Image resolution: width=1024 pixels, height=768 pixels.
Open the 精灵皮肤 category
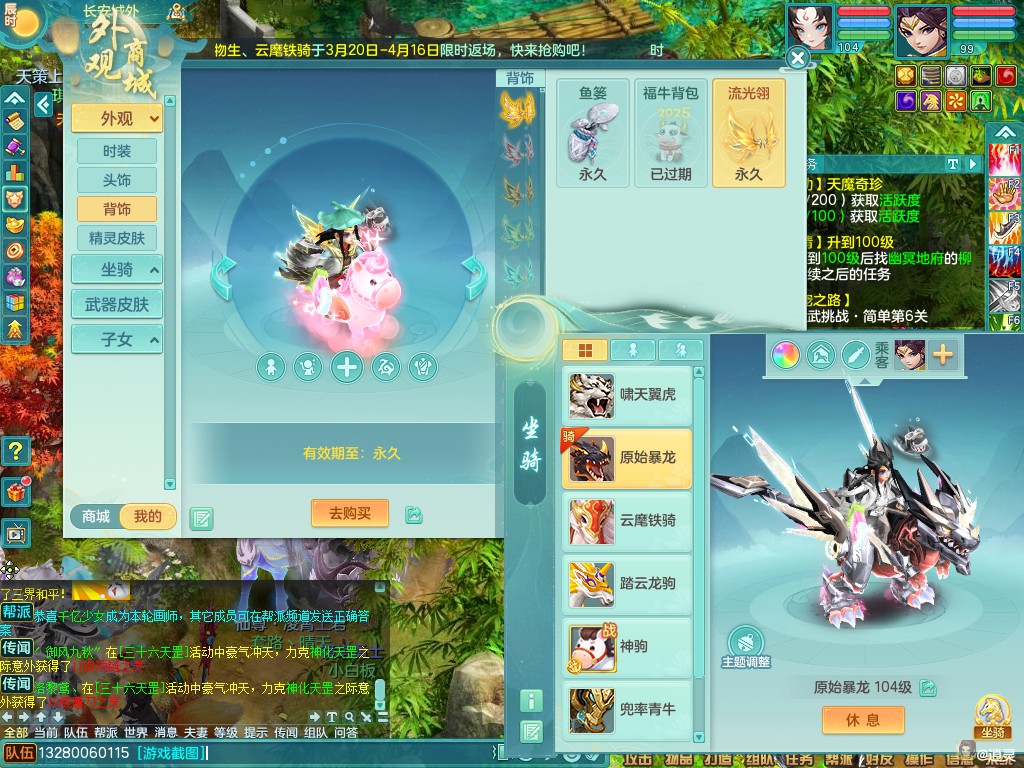tap(117, 238)
